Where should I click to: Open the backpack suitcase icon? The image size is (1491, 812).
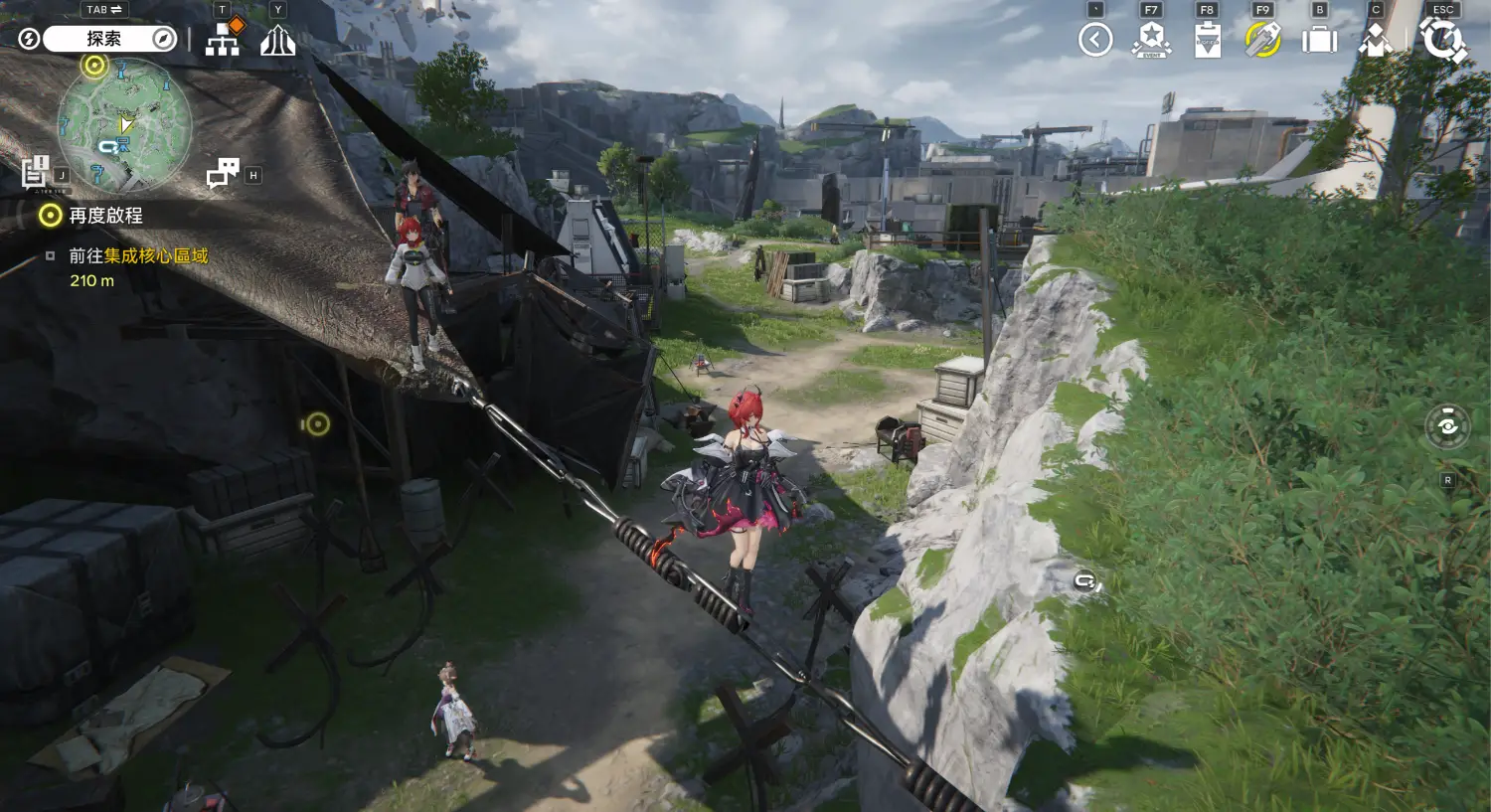click(1319, 40)
